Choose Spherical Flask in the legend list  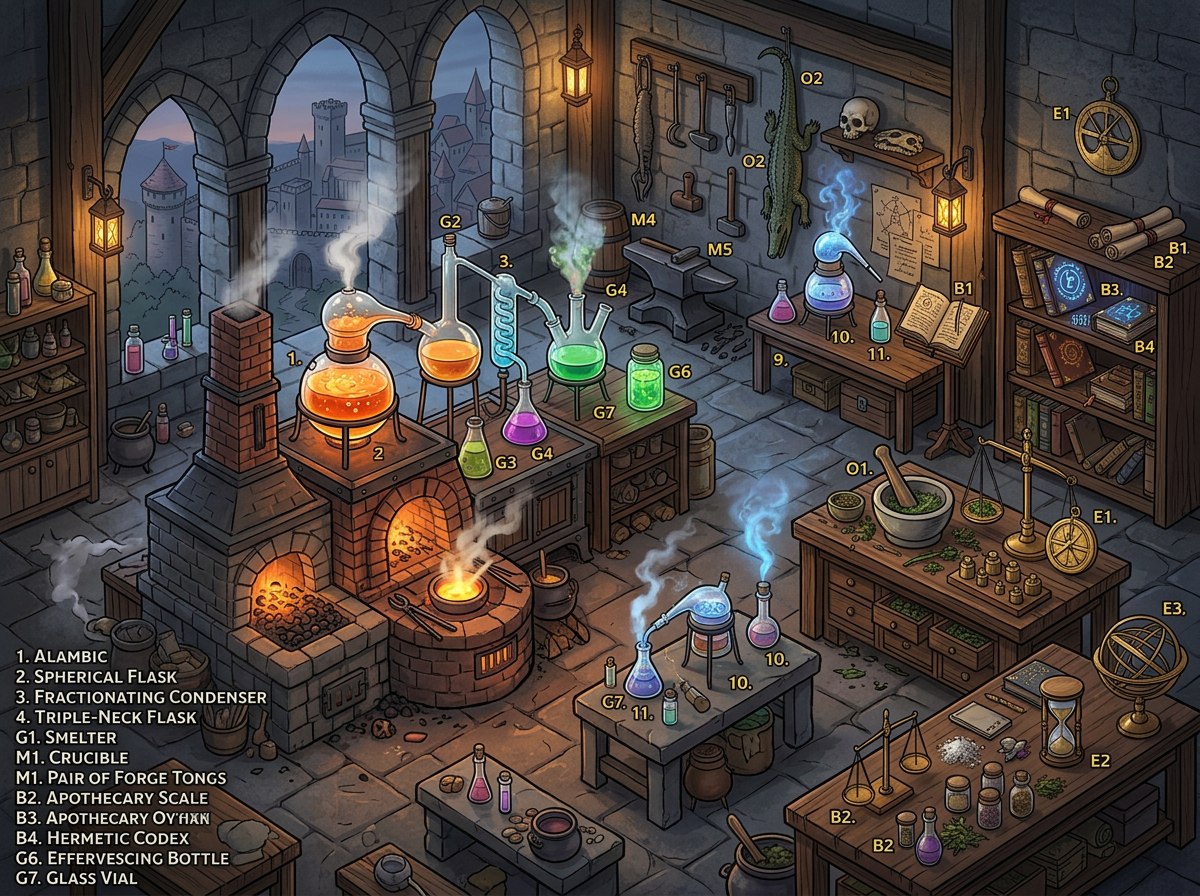tap(95, 676)
